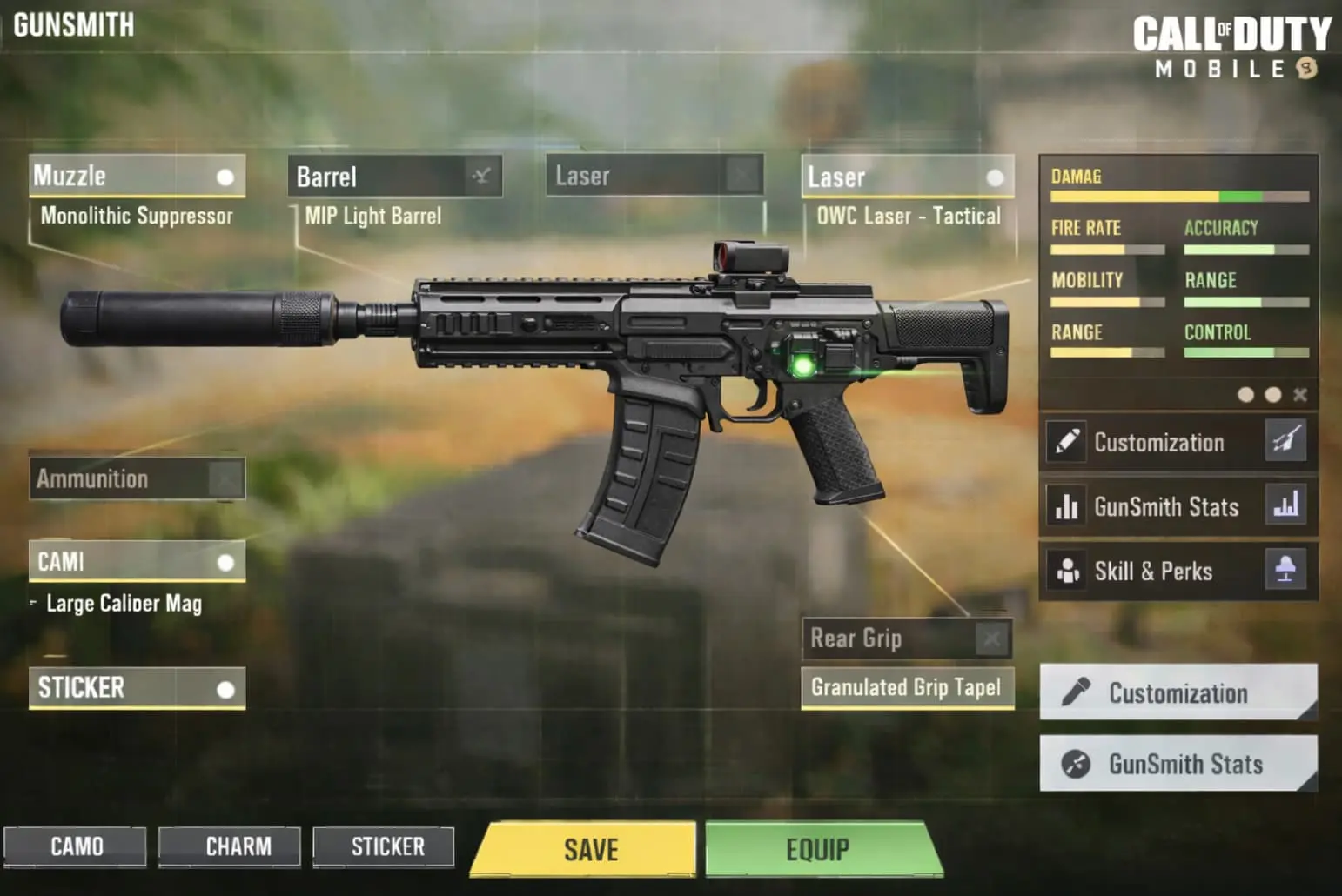Screen dimensions: 1342x896
Task: Open the CHARM tab
Action: coord(229,846)
